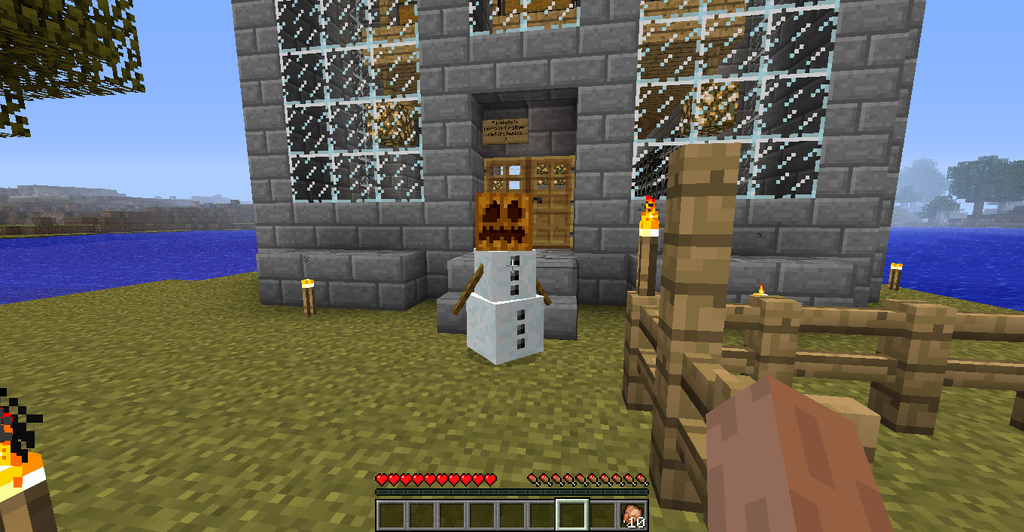Screen dimensions: 1024x532
Task: Select the raw chicken hotbar slot
Action: [633, 515]
